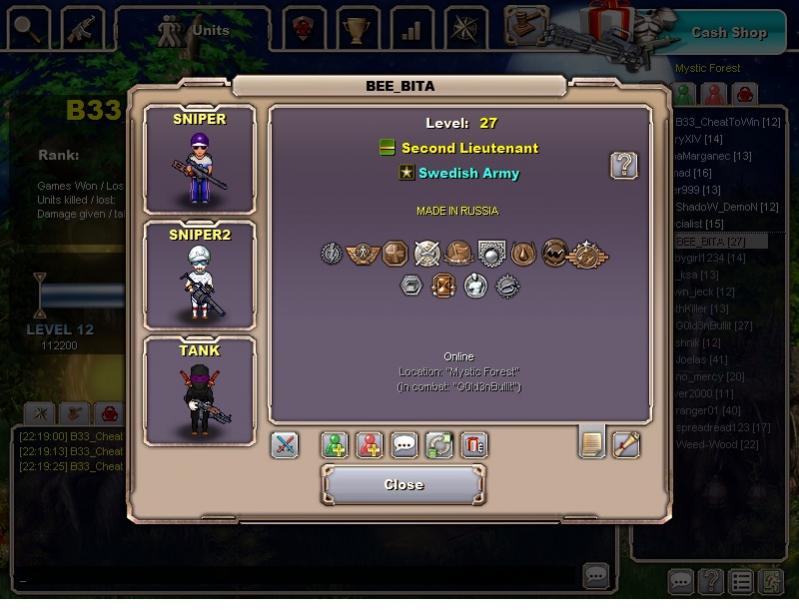The height and width of the screenshot is (613, 799).
Task: Choose the TANK unit portrait
Action: [x=199, y=390]
